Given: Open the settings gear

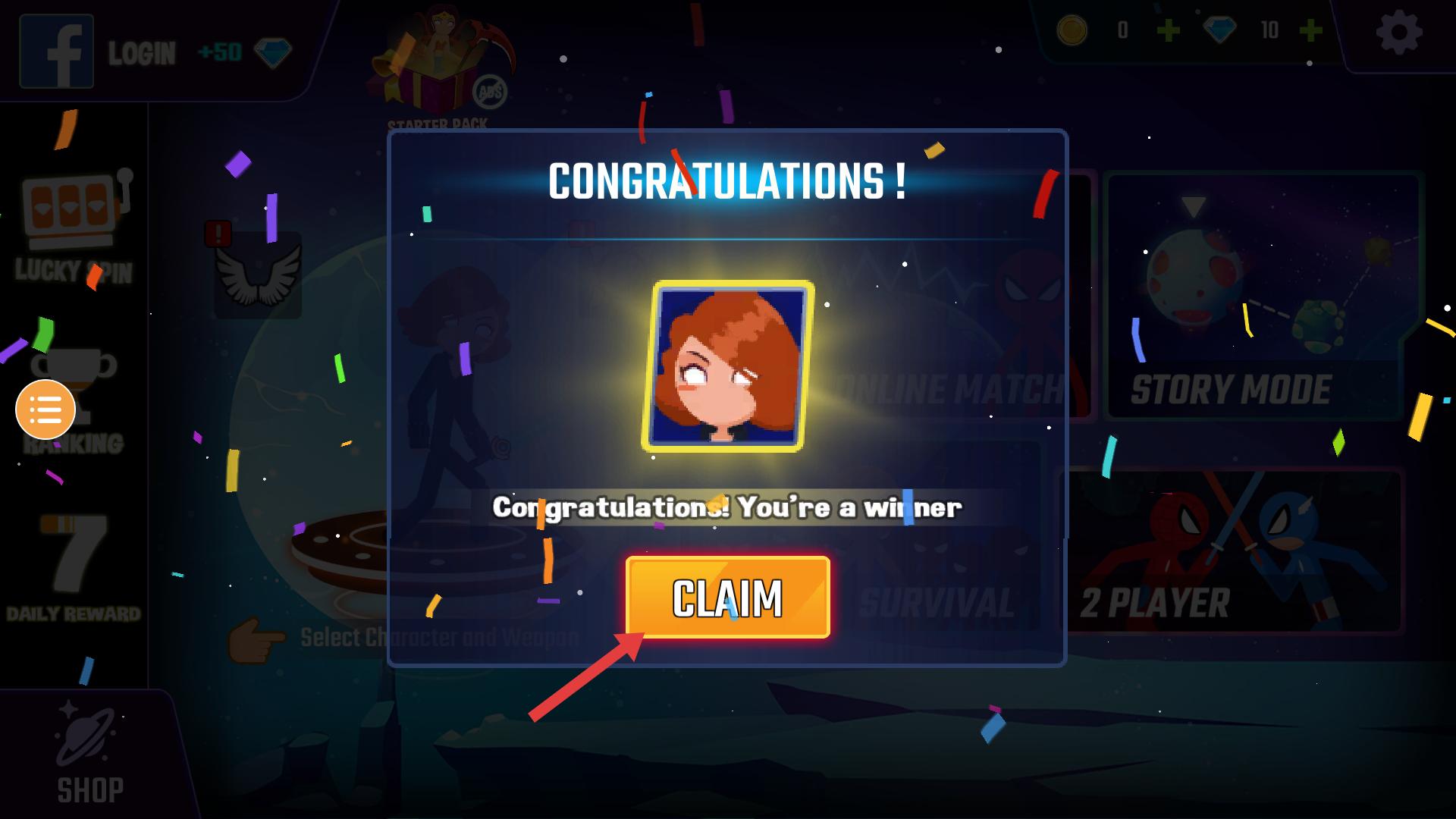Looking at the screenshot, I should point(1398,33).
